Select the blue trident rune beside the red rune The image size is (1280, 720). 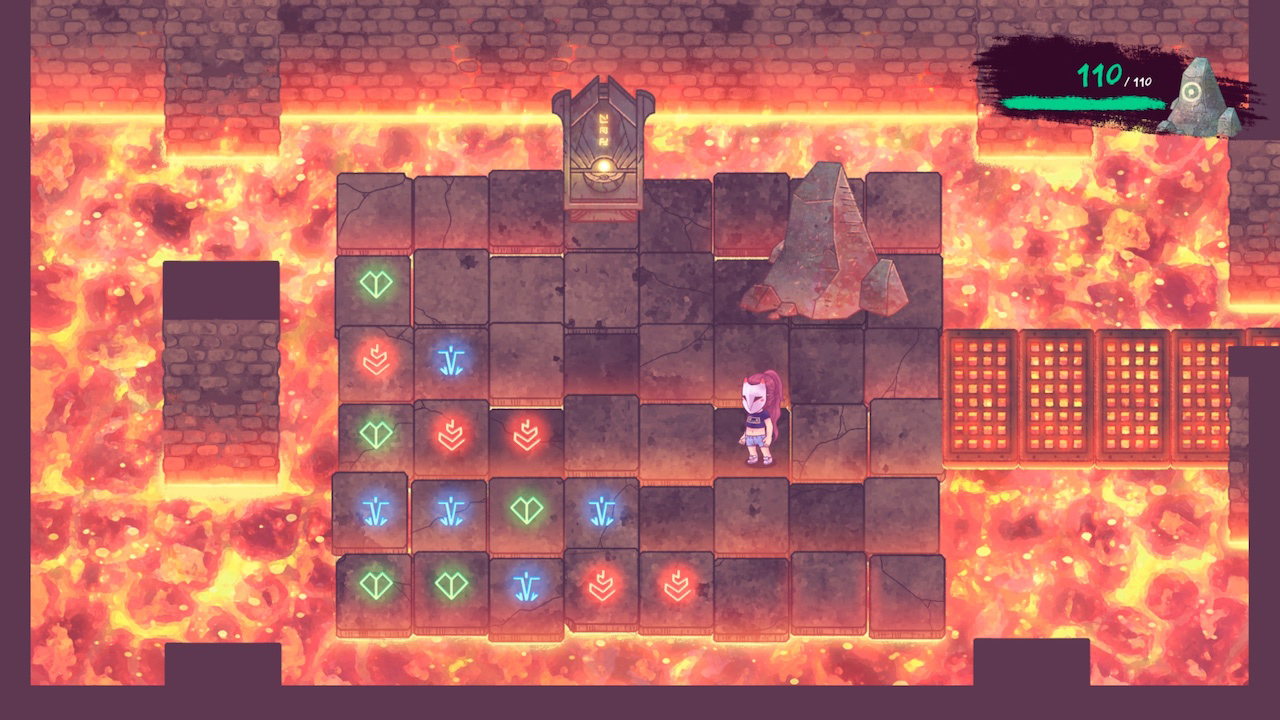click(449, 361)
